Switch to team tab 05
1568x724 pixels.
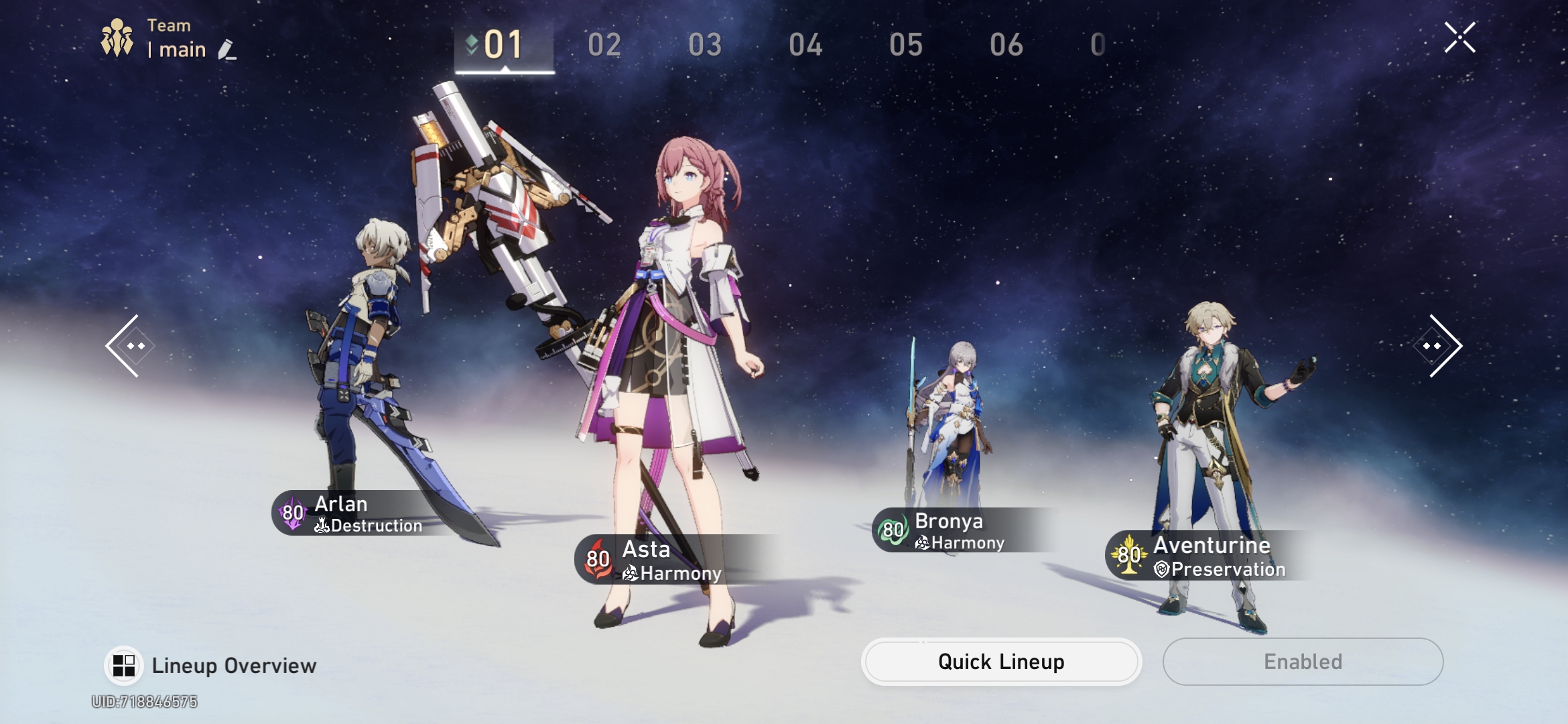[905, 42]
